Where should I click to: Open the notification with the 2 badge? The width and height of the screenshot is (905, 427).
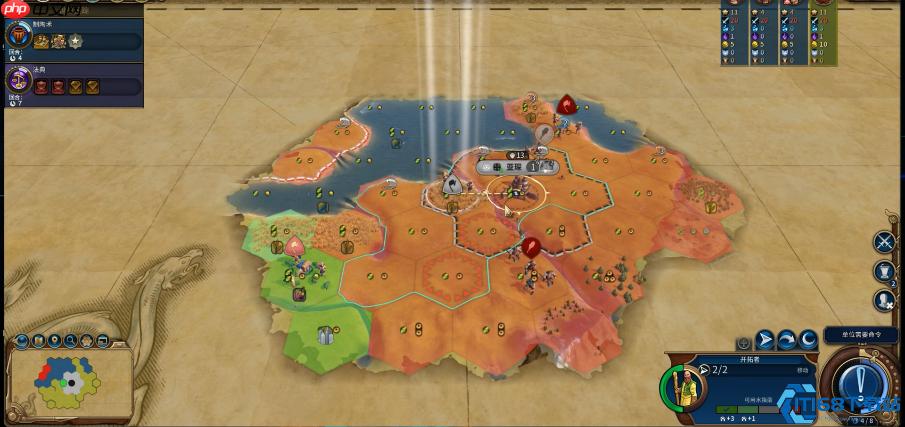884,271
